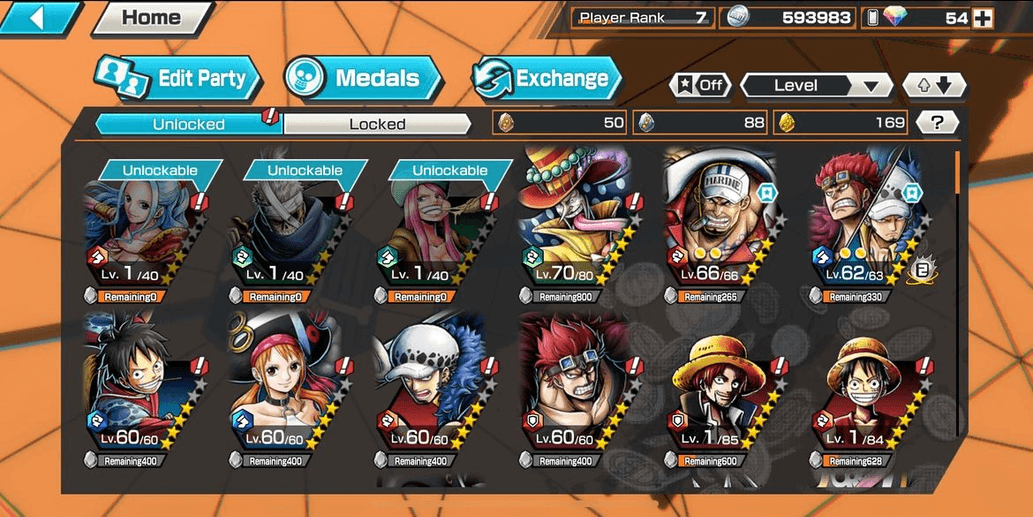The width and height of the screenshot is (1033, 517).
Task: Add rainbow diamonds with the plus button
Action: click(x=983, y=17)
